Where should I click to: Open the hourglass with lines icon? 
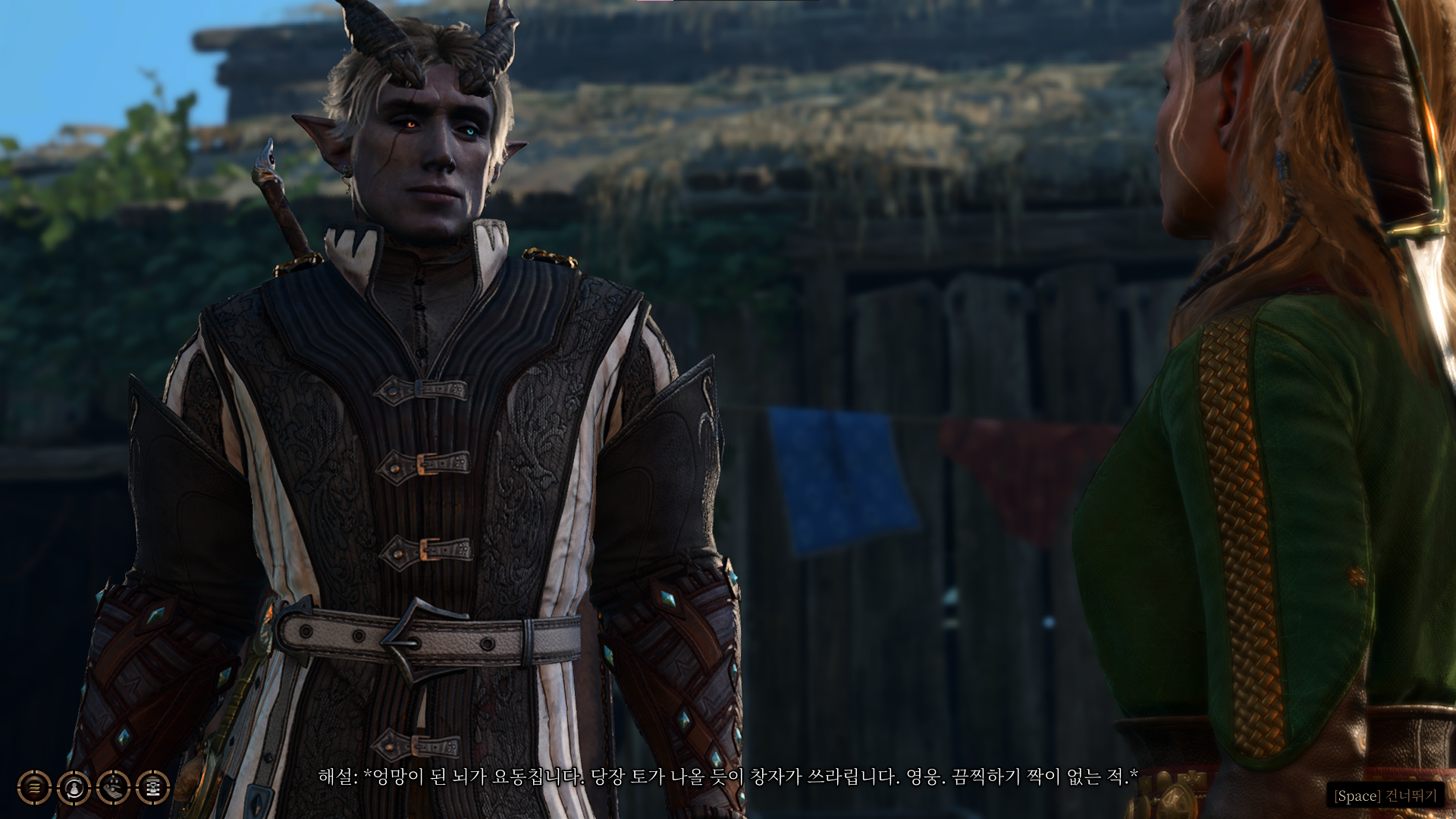(x=152, y=788)
